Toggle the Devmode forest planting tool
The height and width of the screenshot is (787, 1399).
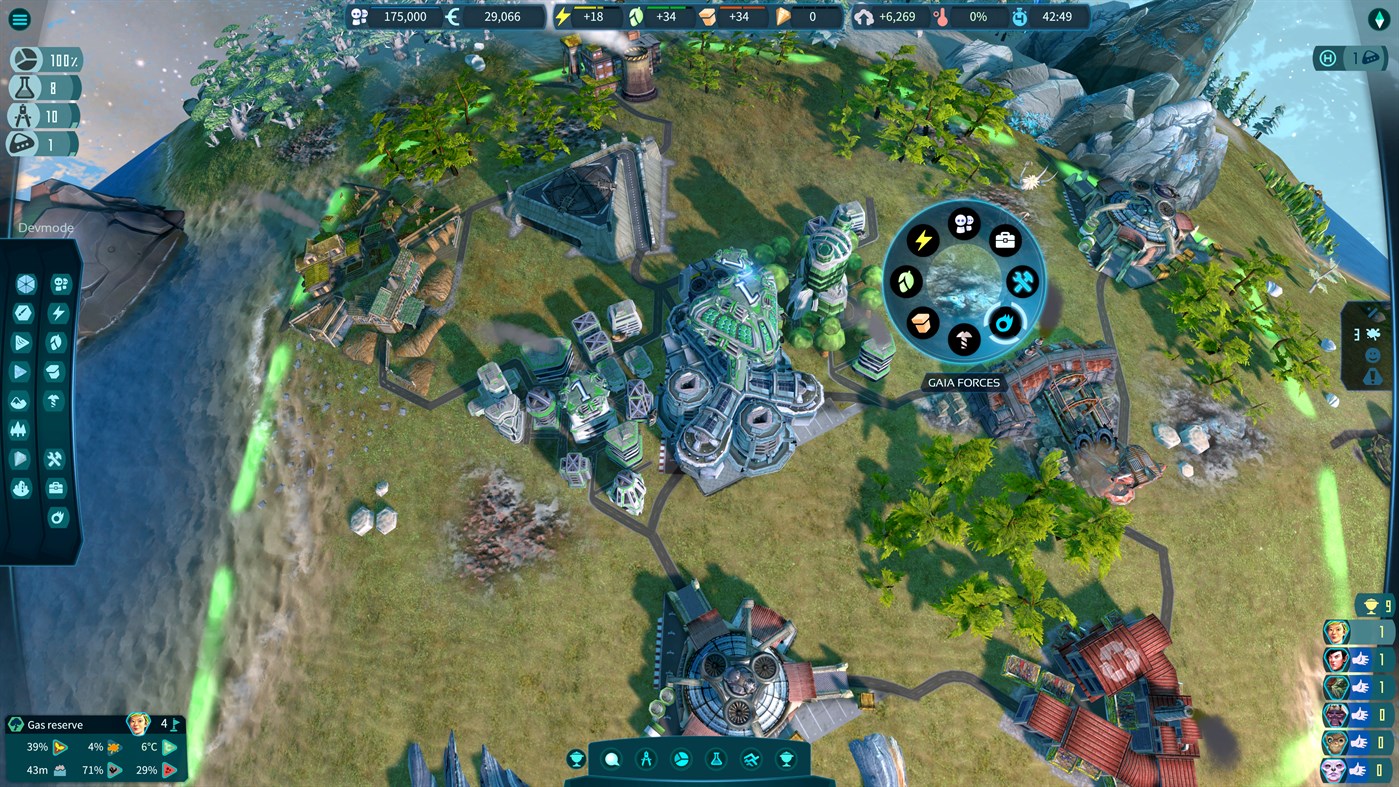(21, 429)
